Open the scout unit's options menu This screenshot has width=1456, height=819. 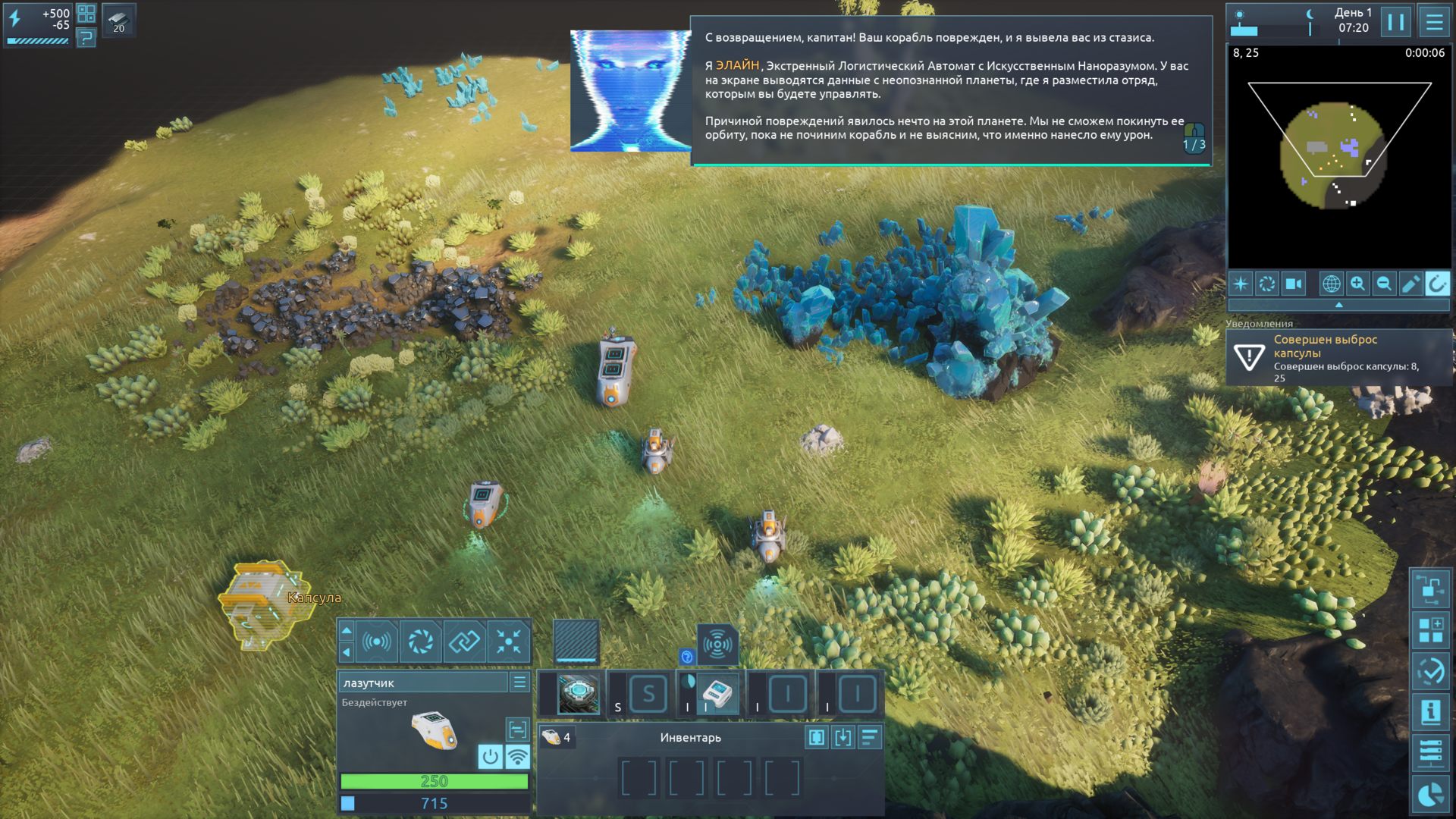click(519, 682)
